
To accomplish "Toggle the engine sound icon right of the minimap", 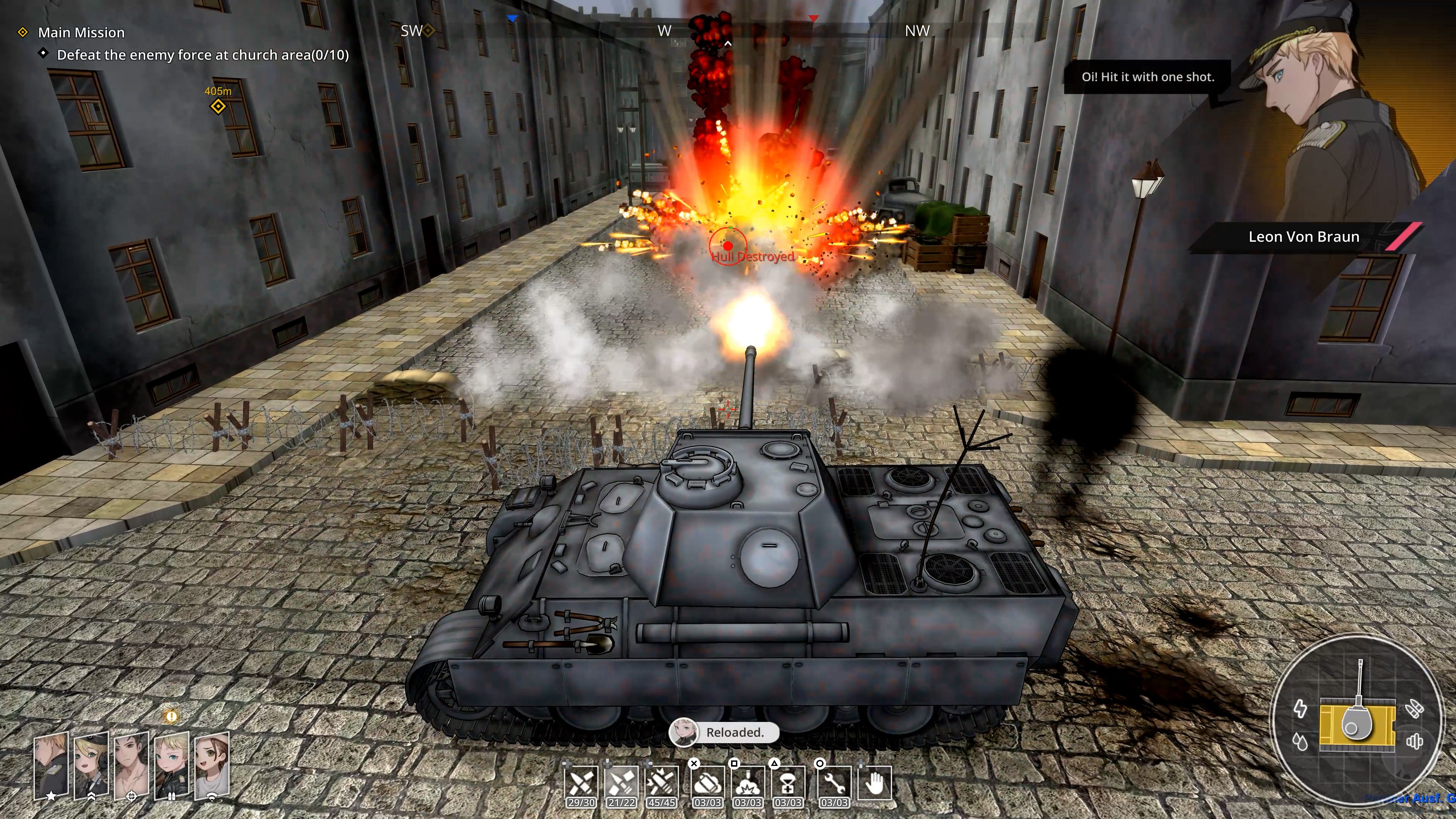I will point(1415,741).
